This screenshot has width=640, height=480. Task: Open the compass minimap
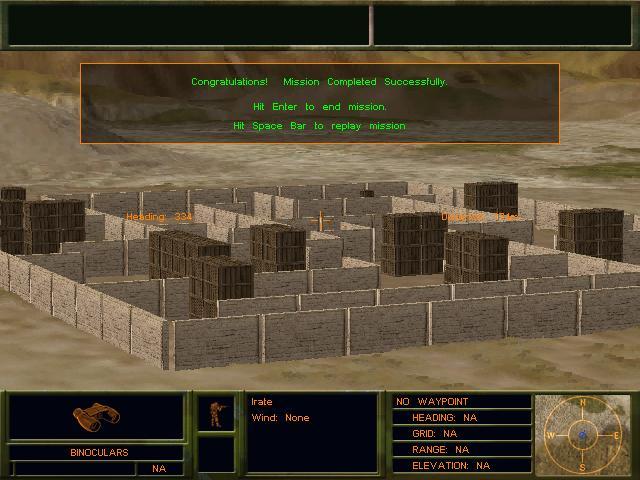coord(582,435)
